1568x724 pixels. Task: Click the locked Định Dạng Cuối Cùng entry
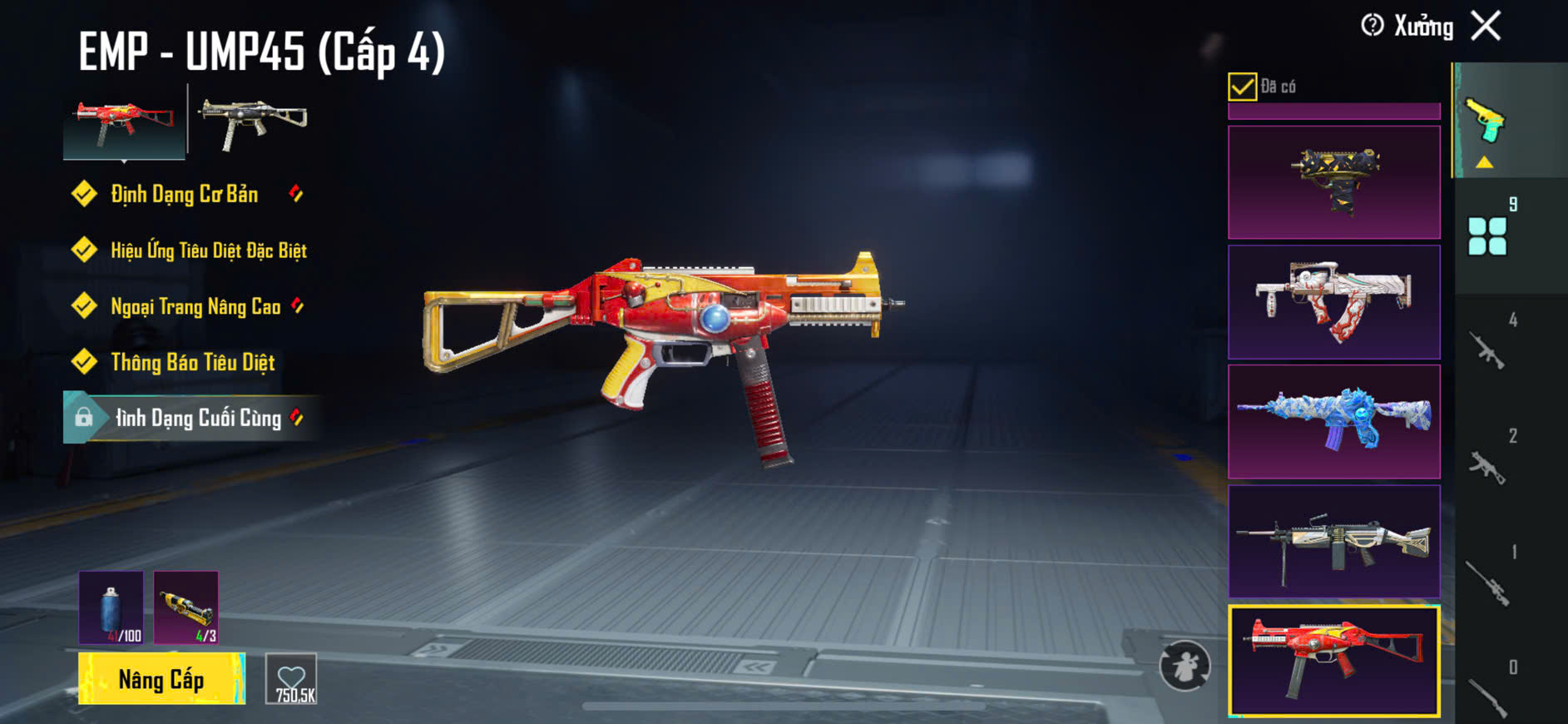pos(197,418)
